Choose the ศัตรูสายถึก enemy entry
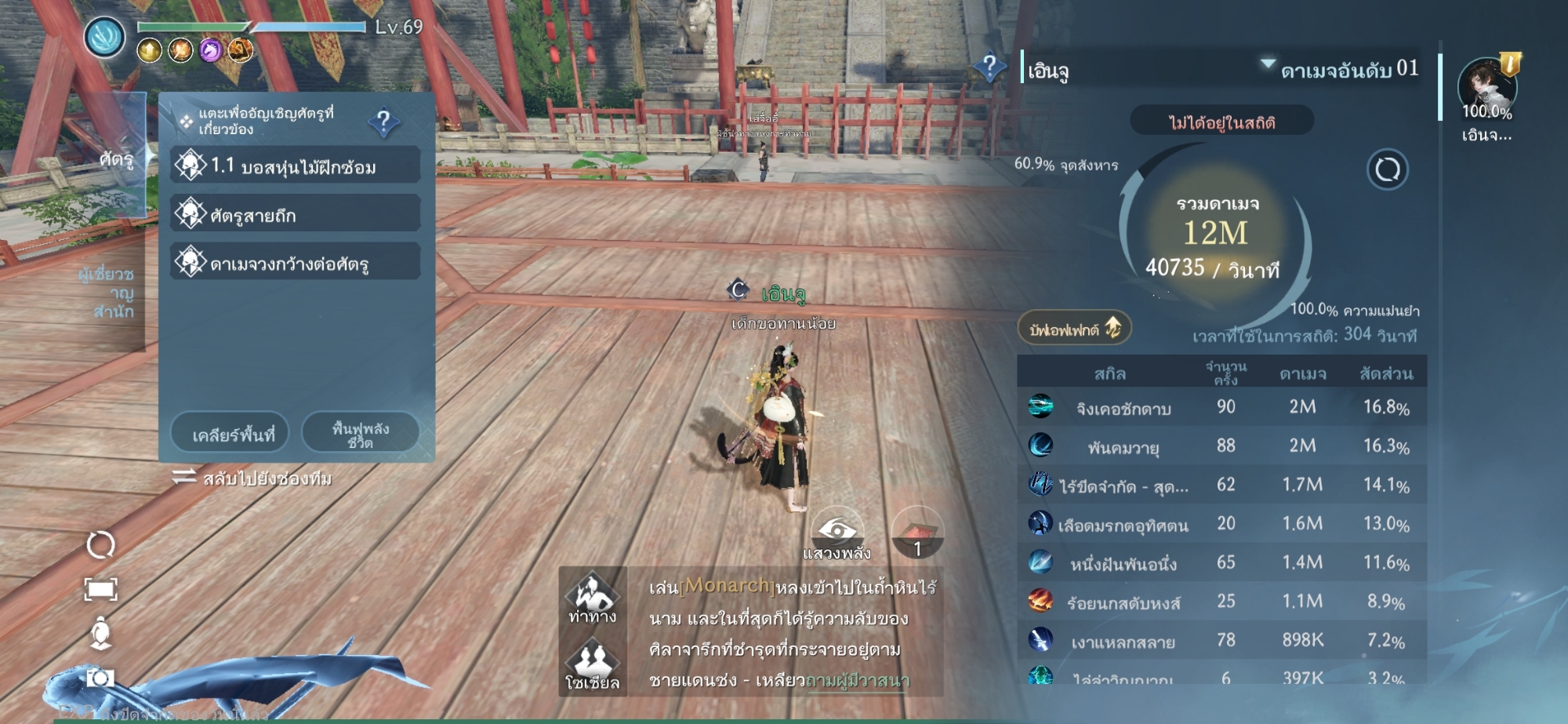This screenshot has height=724, width=1568. click(x=295, y=214)
